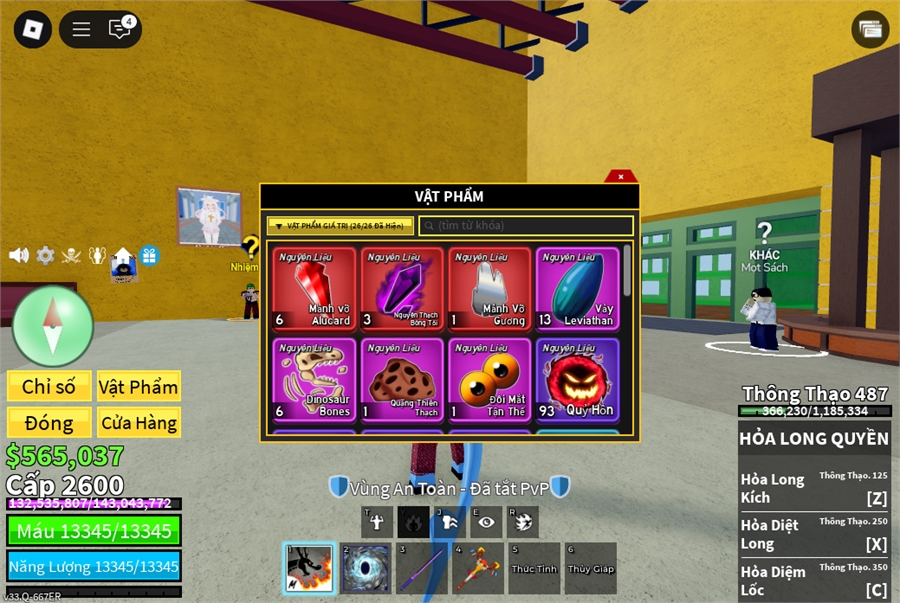900x603 pixels.
Task: Open the gear settings icon
Action: pyautogui.click(x=45, y=255)
